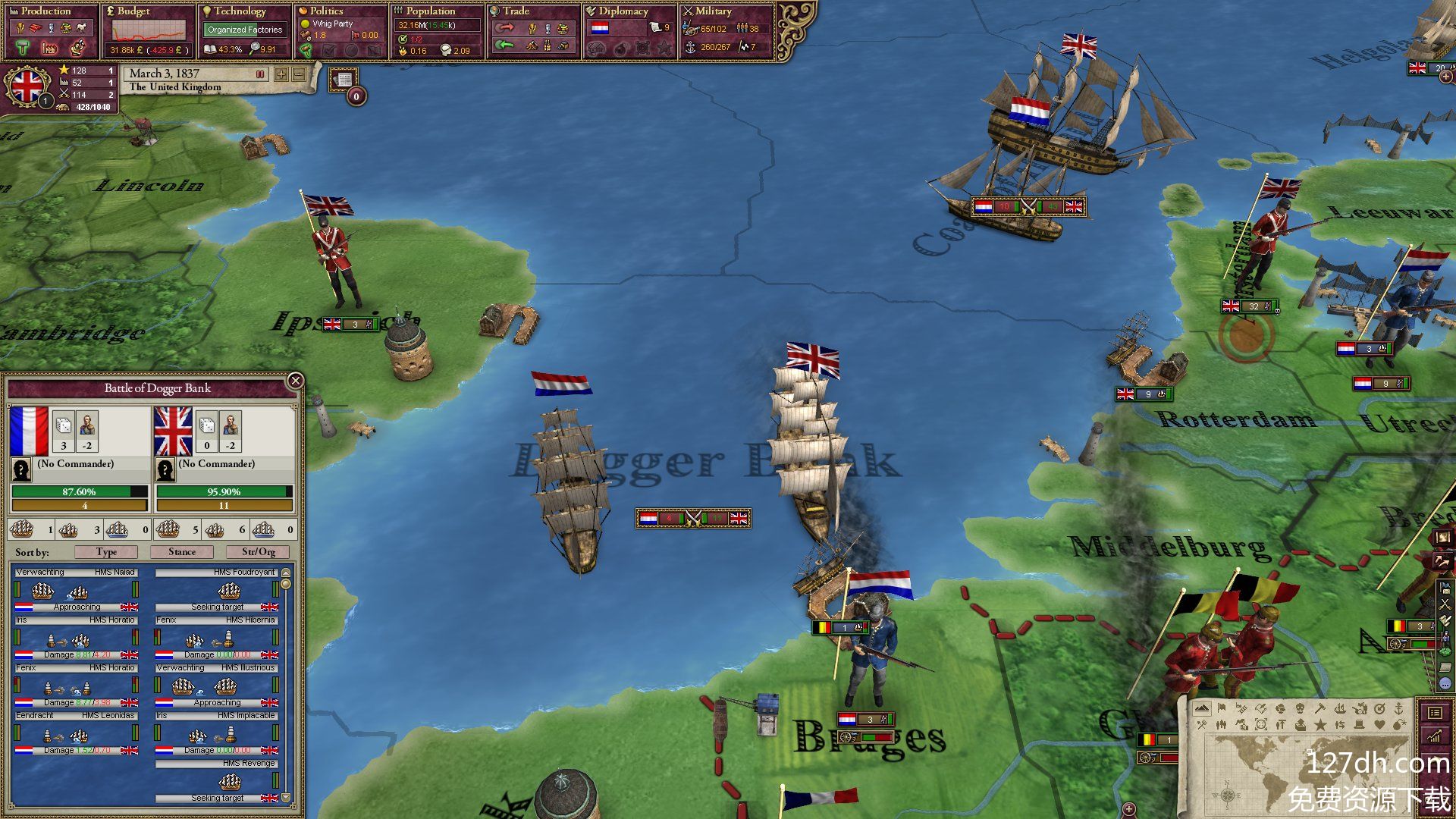Select the terrain map mode icon
The height and width of the screenshot is (819, 1456).
(1202, 708)
